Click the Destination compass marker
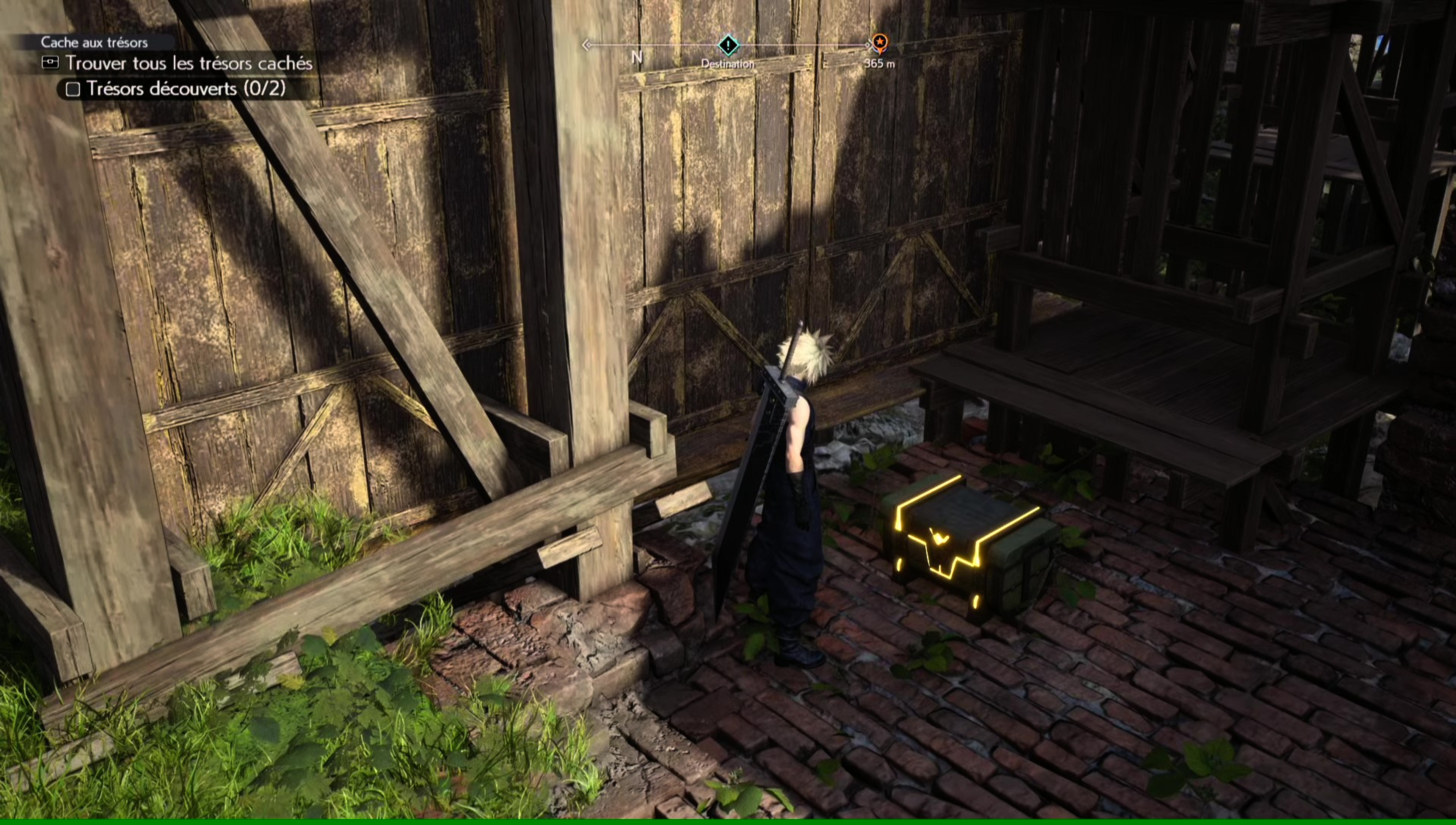This screenshot has width=1456, height=825. (728, 45)
